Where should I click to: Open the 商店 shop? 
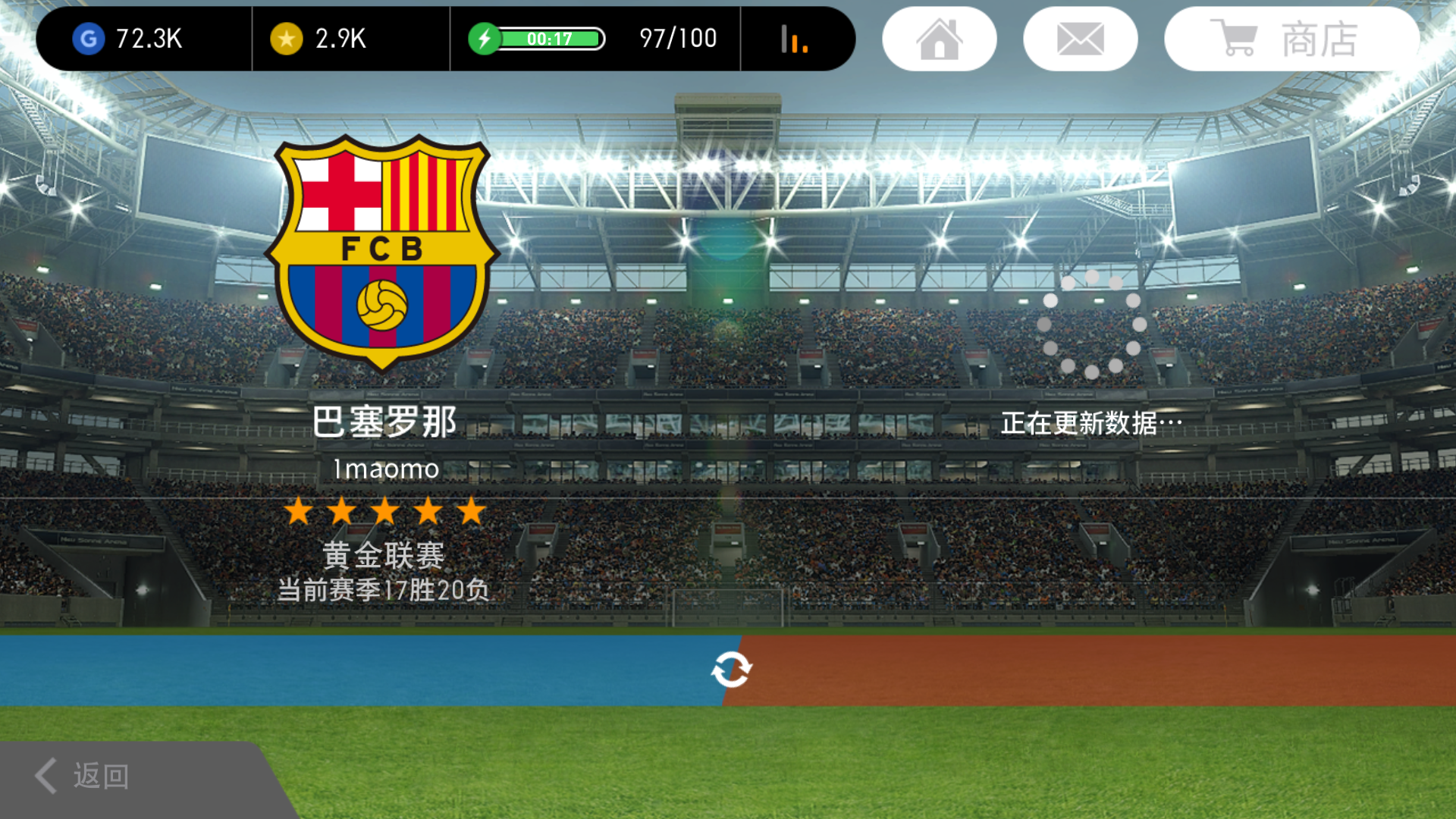(x=1291, y=39)
